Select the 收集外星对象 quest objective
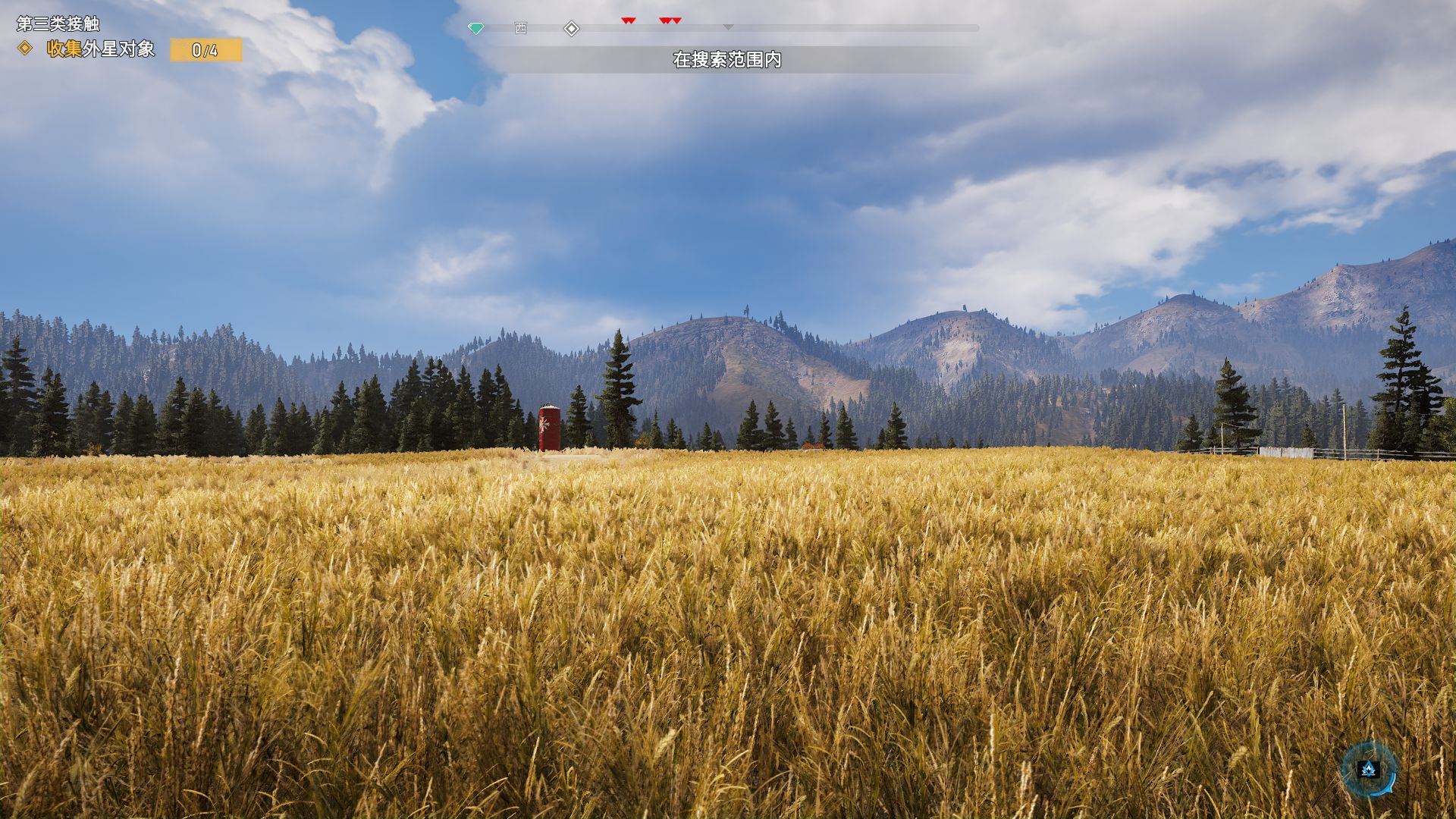Image resolution: width=1456 pixels, height=819 pixels. (101, 49)
